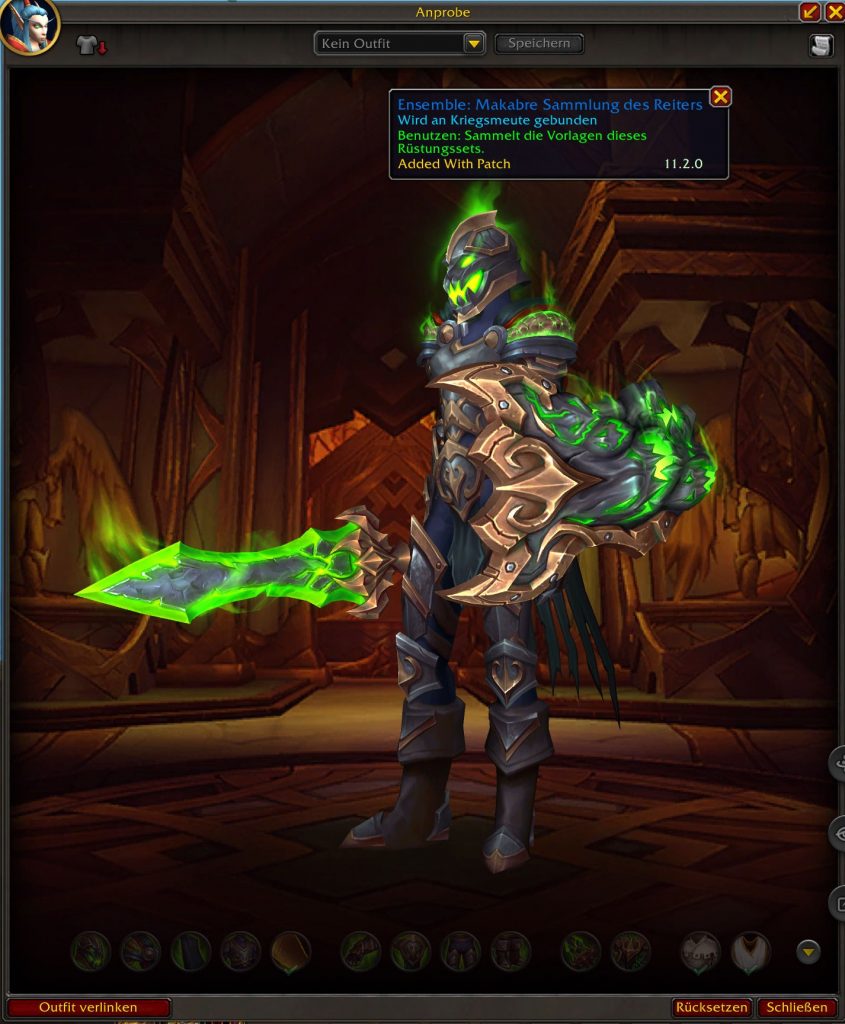
Task: Select the brown cloak appearance slot
Action: [x=291, y=951]
